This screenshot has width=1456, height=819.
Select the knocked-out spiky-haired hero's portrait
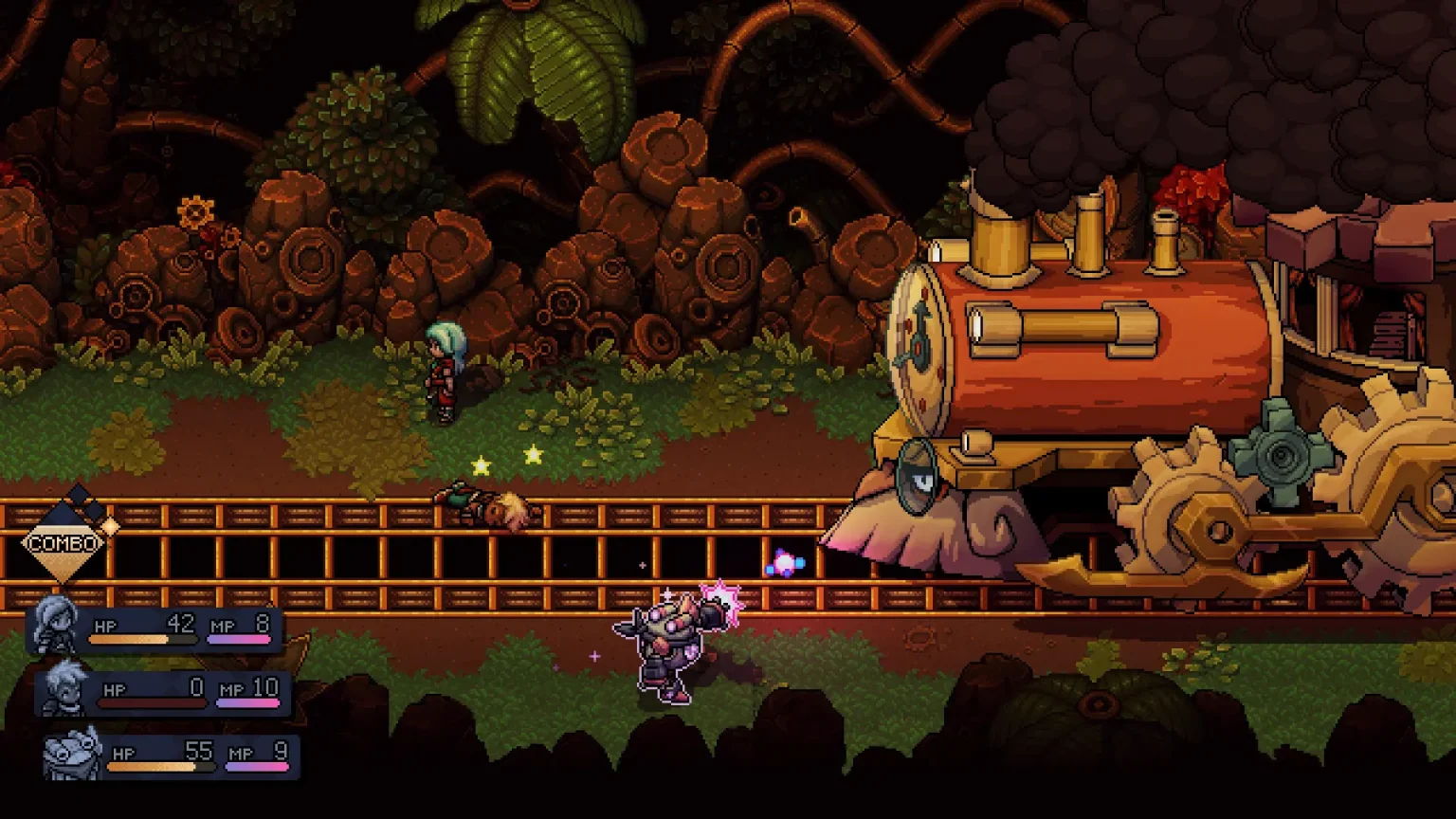click(64, 689)
